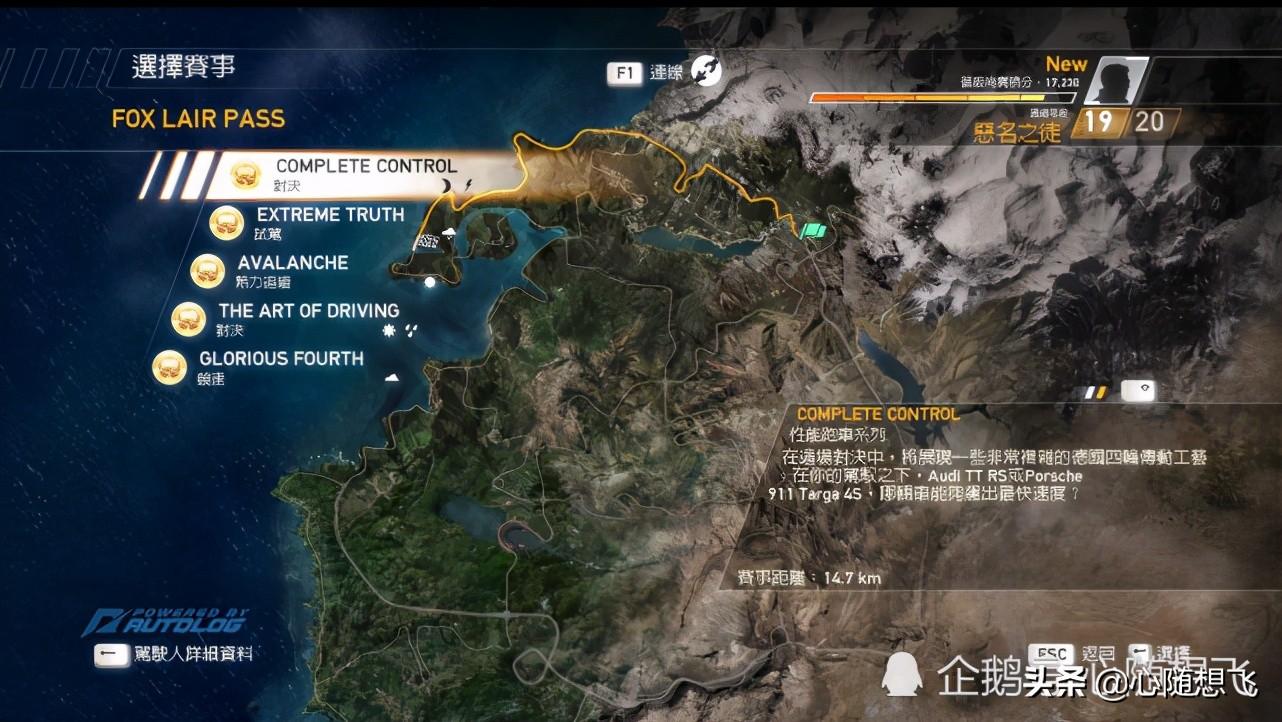Click the green race start marker on map
Screen dimensions: 1282x722
pyautogui.click(x=815, y=230)
